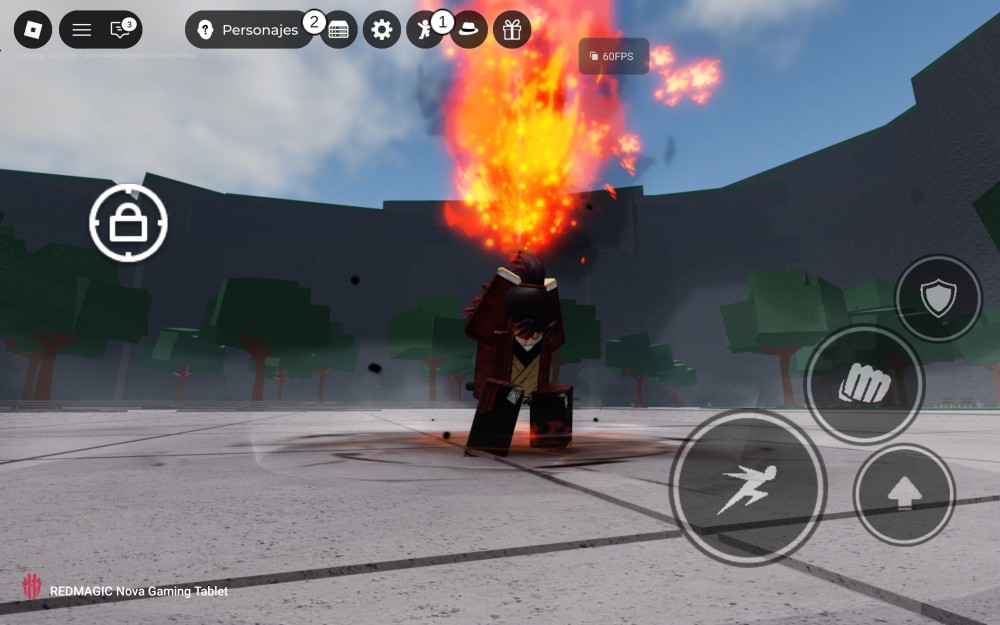Open the chat bubble with notifications

pos(121,30)
